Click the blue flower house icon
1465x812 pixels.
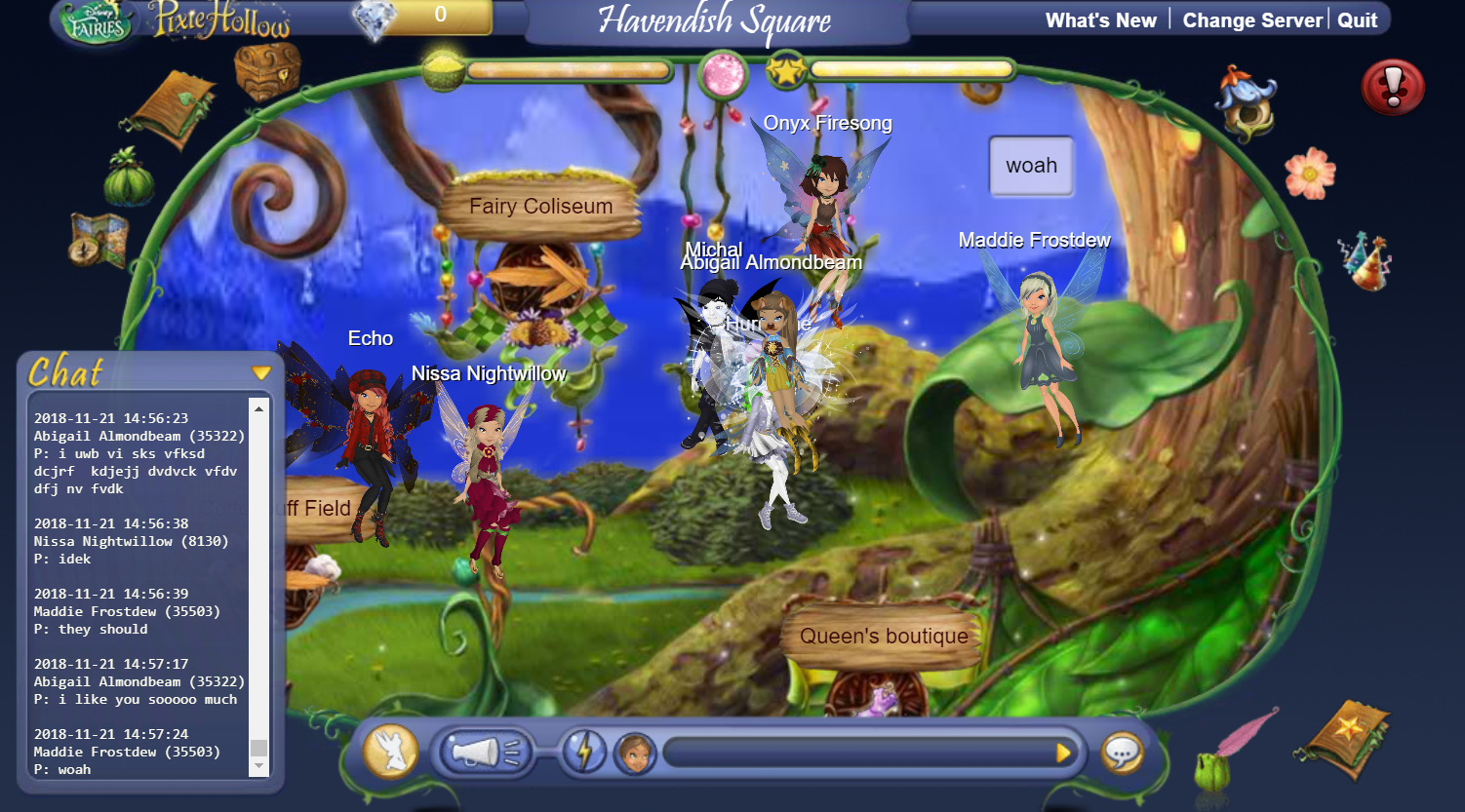tap(1246, 101)
